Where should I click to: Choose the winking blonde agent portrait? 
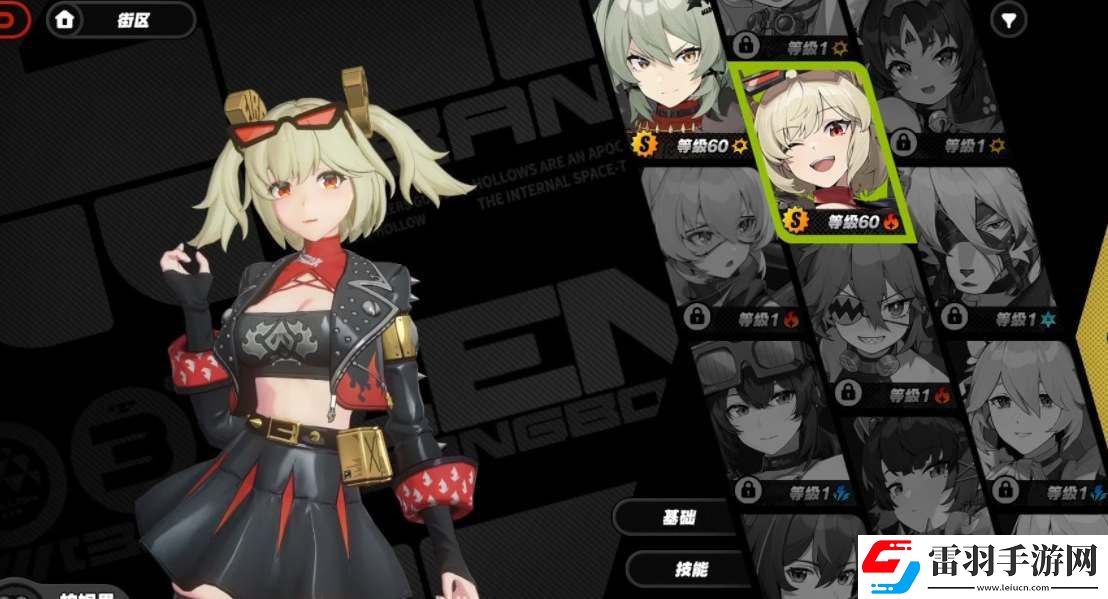(x=818, y=150)
